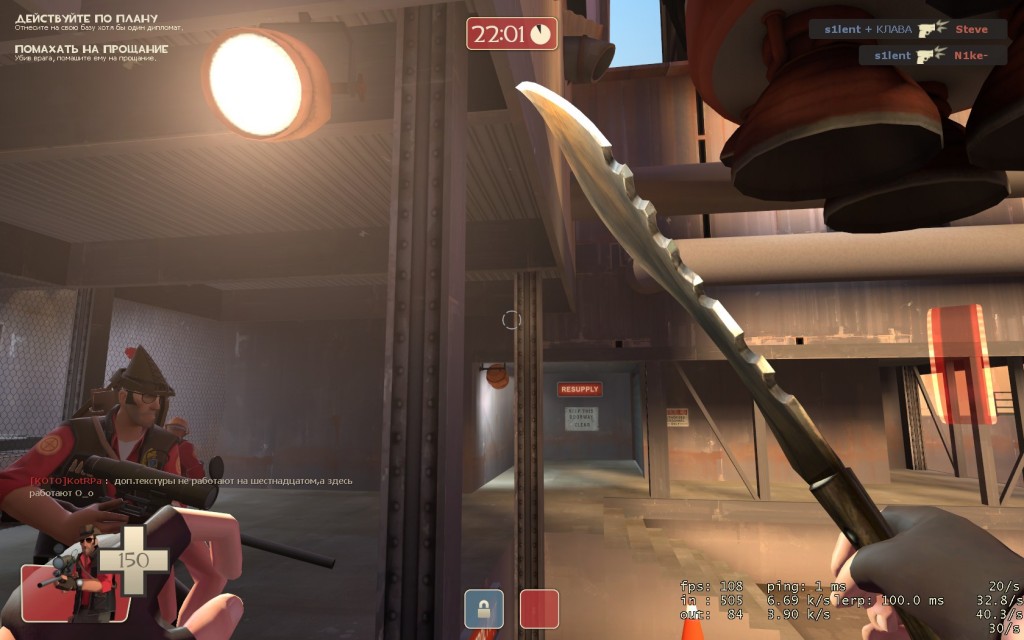Click the kill feed row naming N1ke-
Screen dimensions: 1024x640
click(x=933, y=56)
